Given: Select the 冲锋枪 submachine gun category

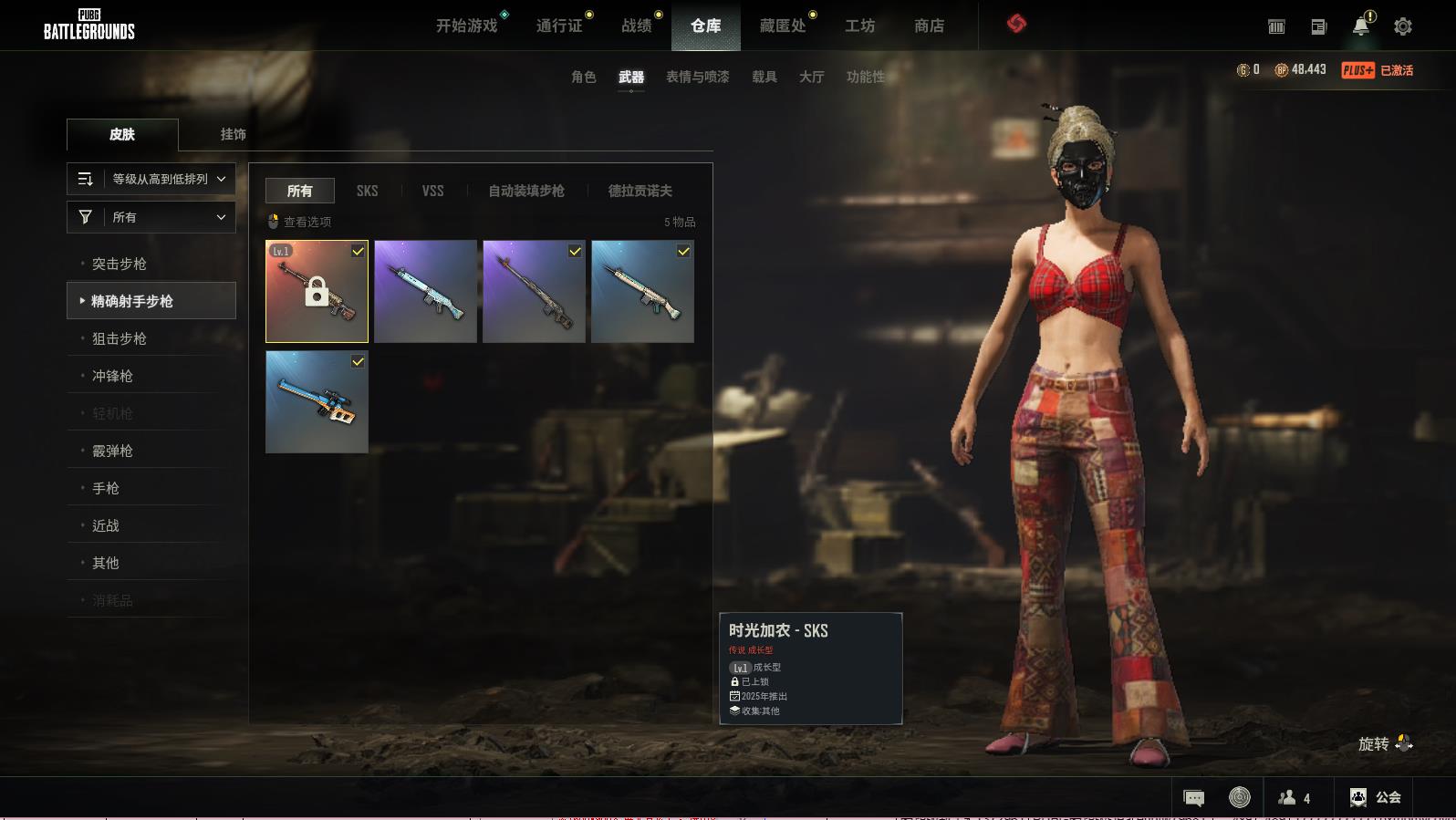Looking at the screenshot, I should pos(112,376).
